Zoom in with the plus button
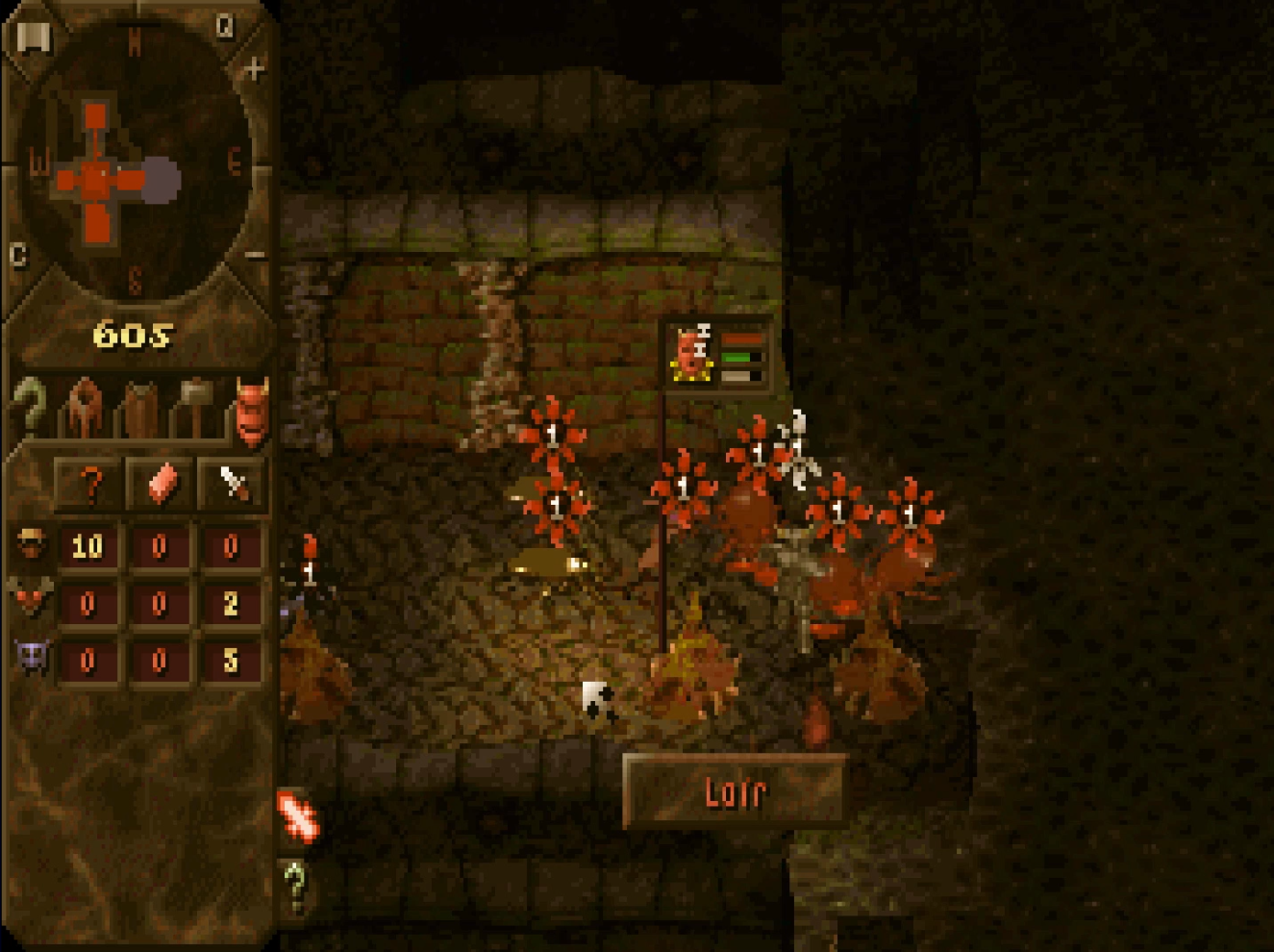The image size is (1274, 952). pyautogui.click(x=254, y=69)
